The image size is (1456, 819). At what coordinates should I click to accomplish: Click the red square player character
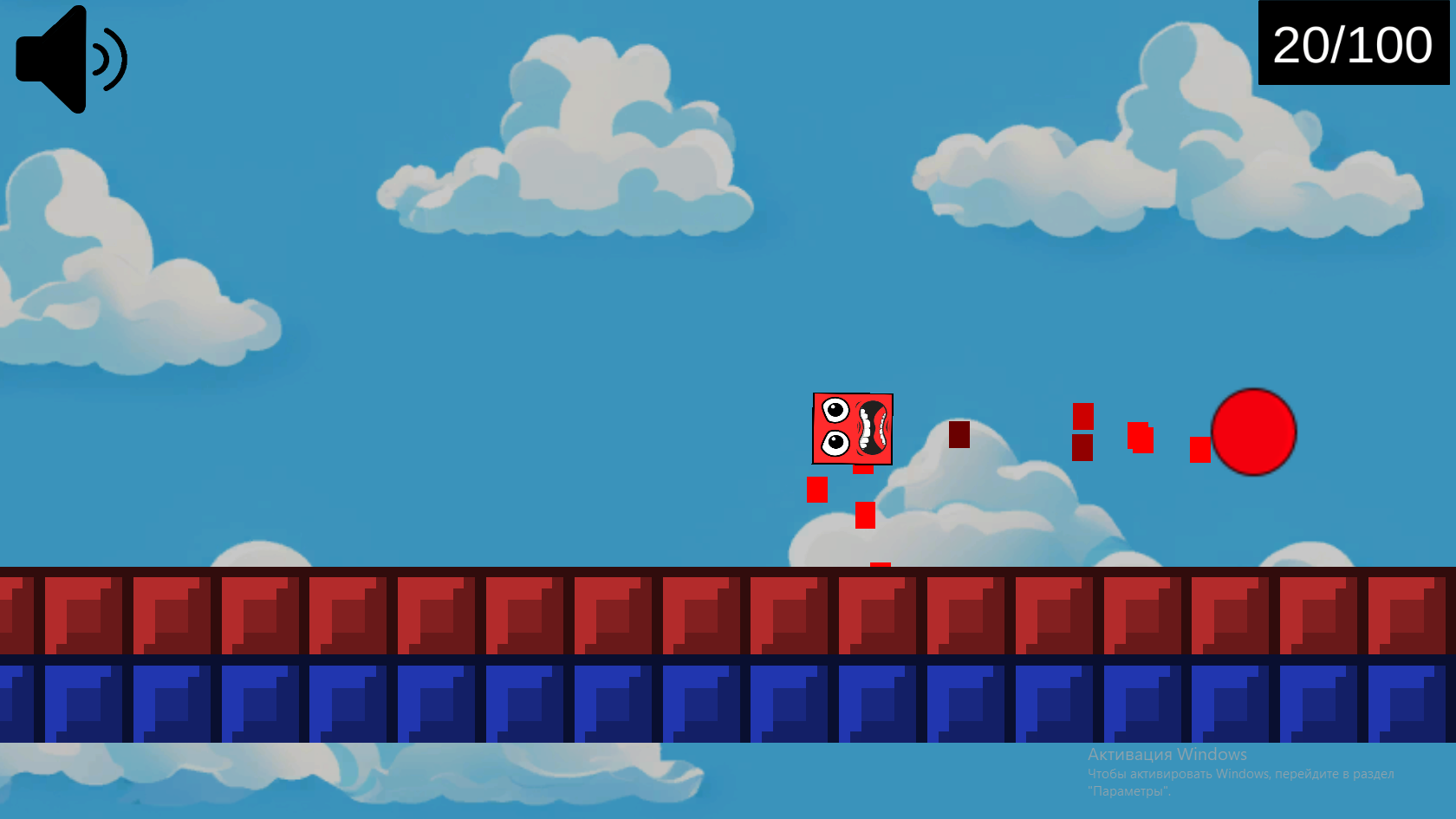tap(854, 429)
